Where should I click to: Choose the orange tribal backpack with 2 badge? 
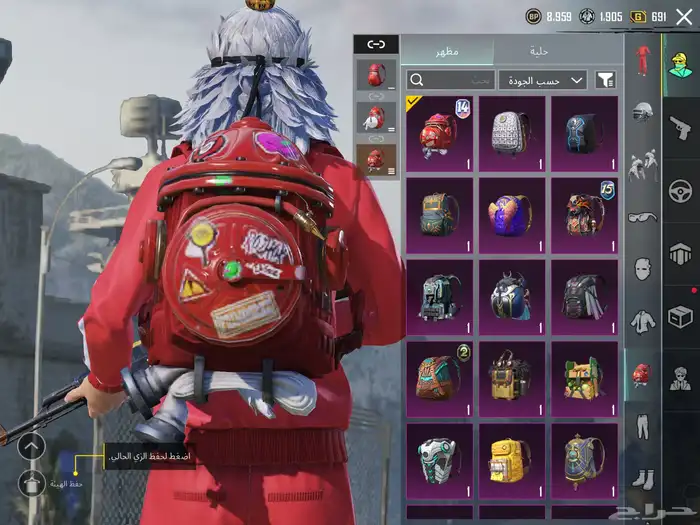439,378
